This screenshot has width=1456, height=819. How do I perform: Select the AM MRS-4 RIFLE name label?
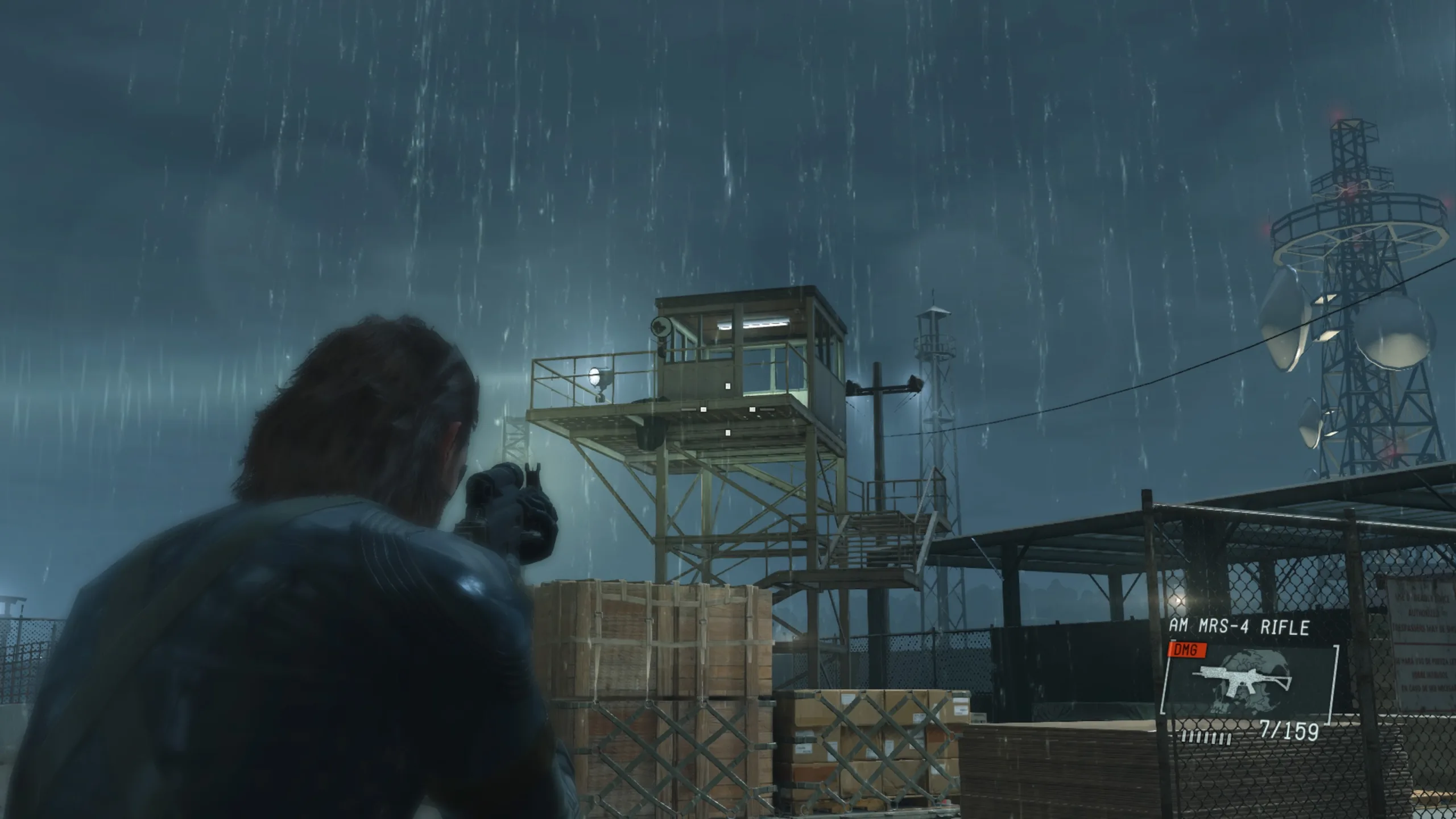pyautogui.click(x=1239, y=625)
